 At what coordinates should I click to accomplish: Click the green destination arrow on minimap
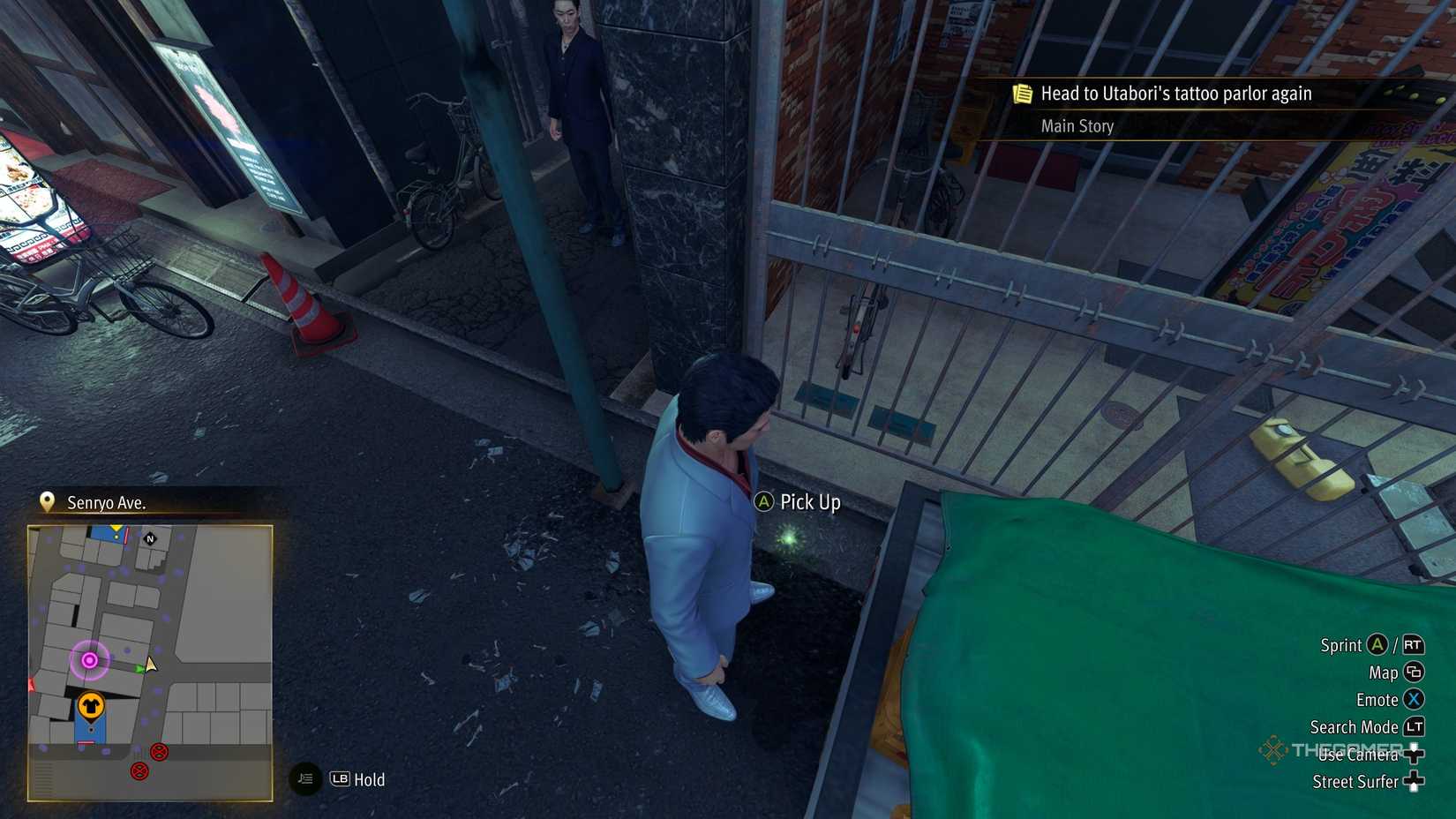137,669
